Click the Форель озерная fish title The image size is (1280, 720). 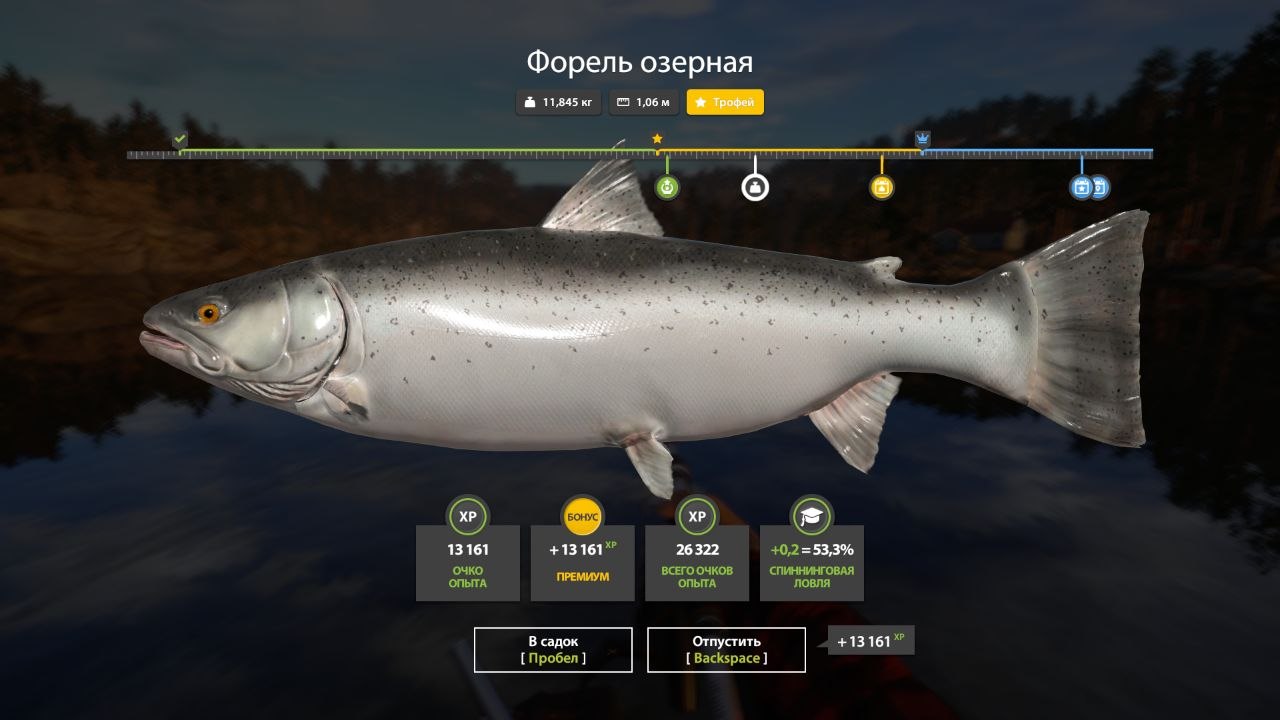coord(640,61)
